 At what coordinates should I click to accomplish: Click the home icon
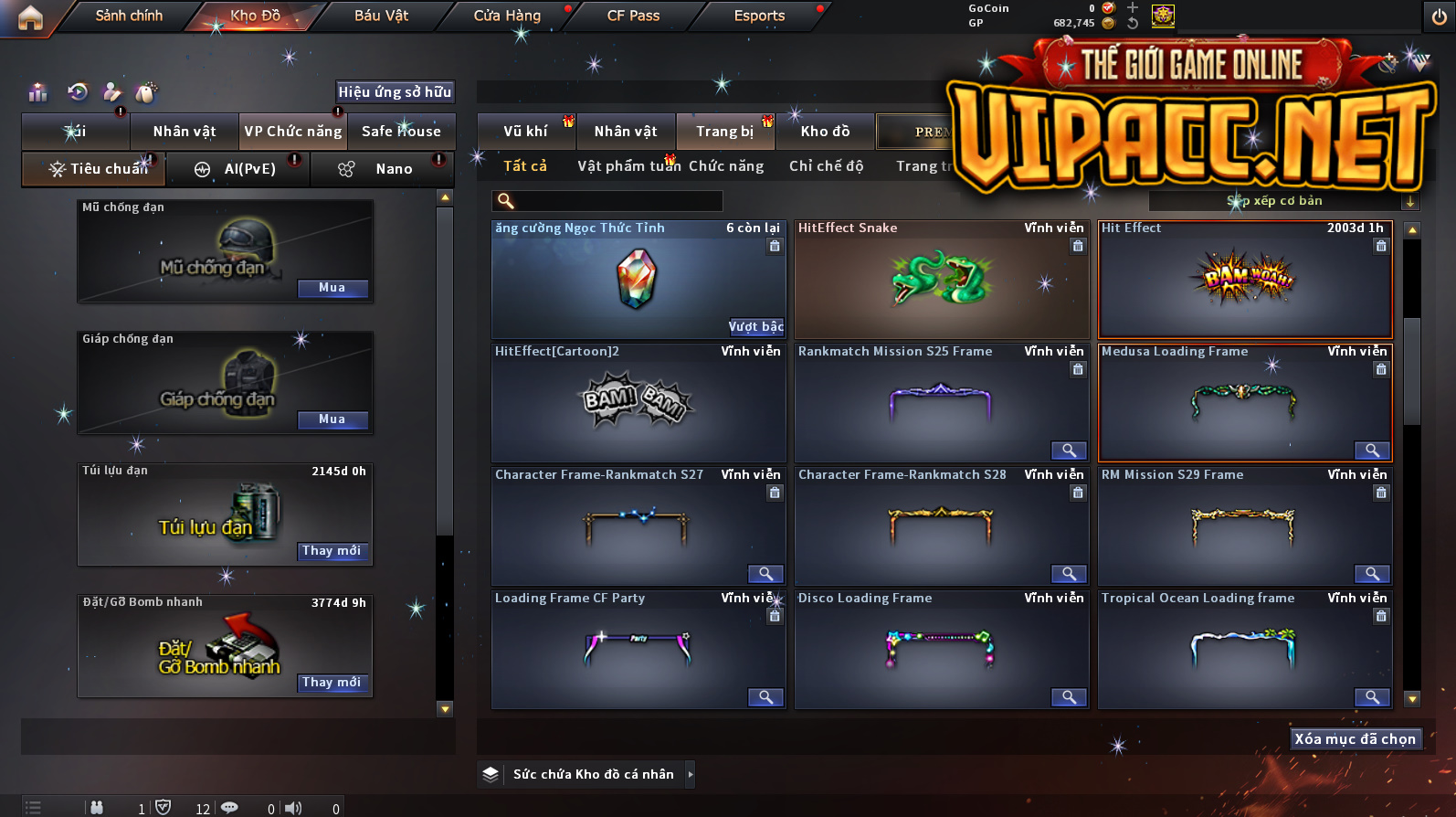pyautogui.click(x=30, y=17)
